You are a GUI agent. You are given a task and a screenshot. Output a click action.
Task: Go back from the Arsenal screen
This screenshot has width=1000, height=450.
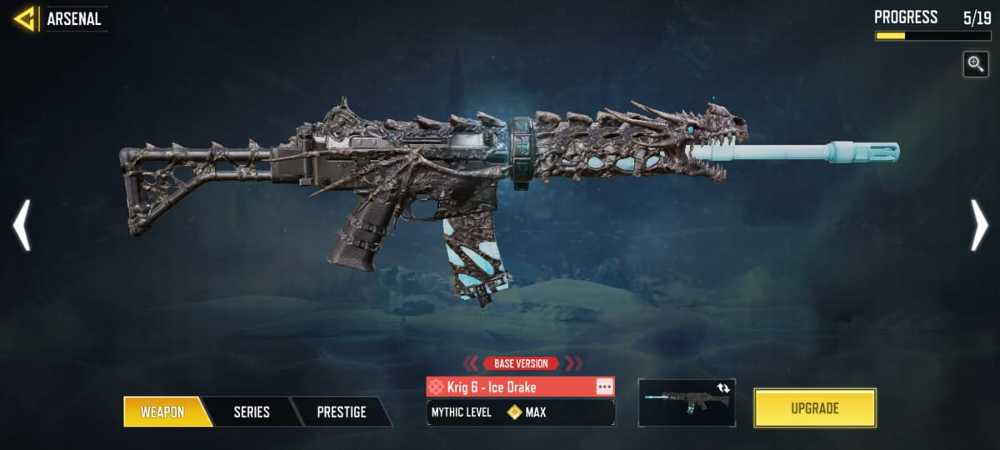(24, 19)
